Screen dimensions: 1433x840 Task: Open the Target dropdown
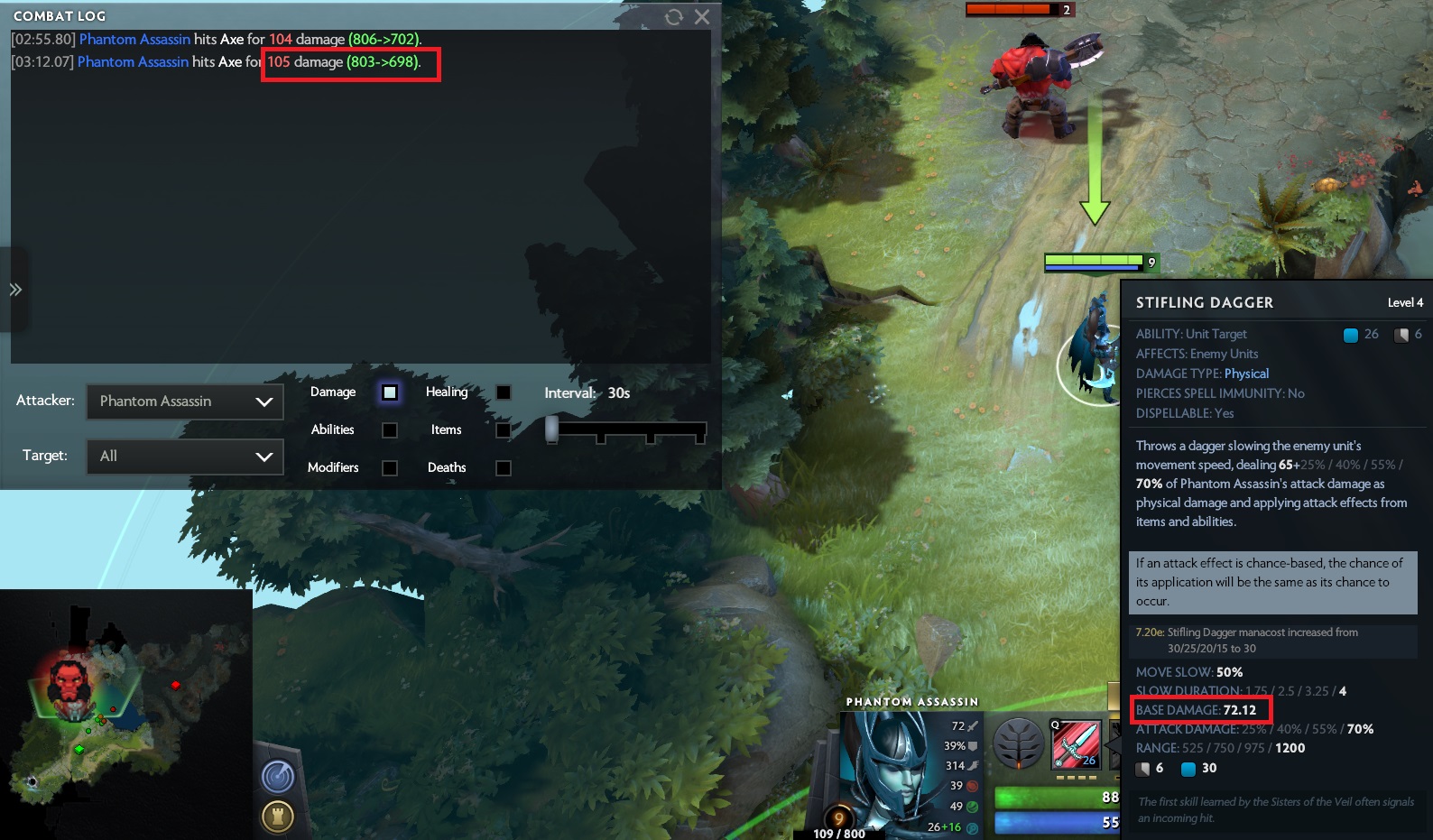[x=185, y=457]
